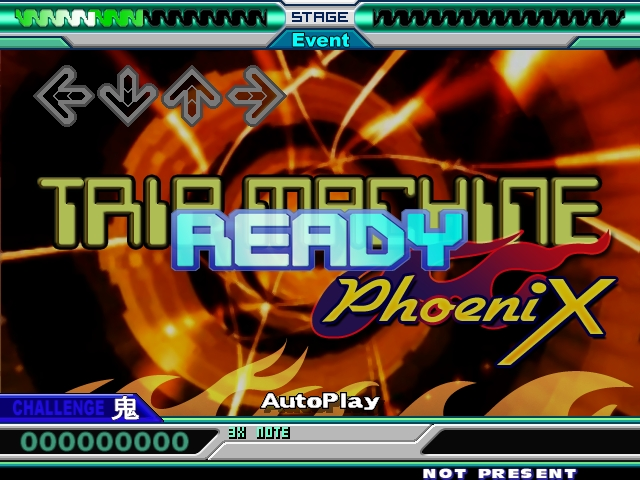Hit the down arrow step receptor
The height and width of the screenshot is (480, 640).
(x=128, y=96)
